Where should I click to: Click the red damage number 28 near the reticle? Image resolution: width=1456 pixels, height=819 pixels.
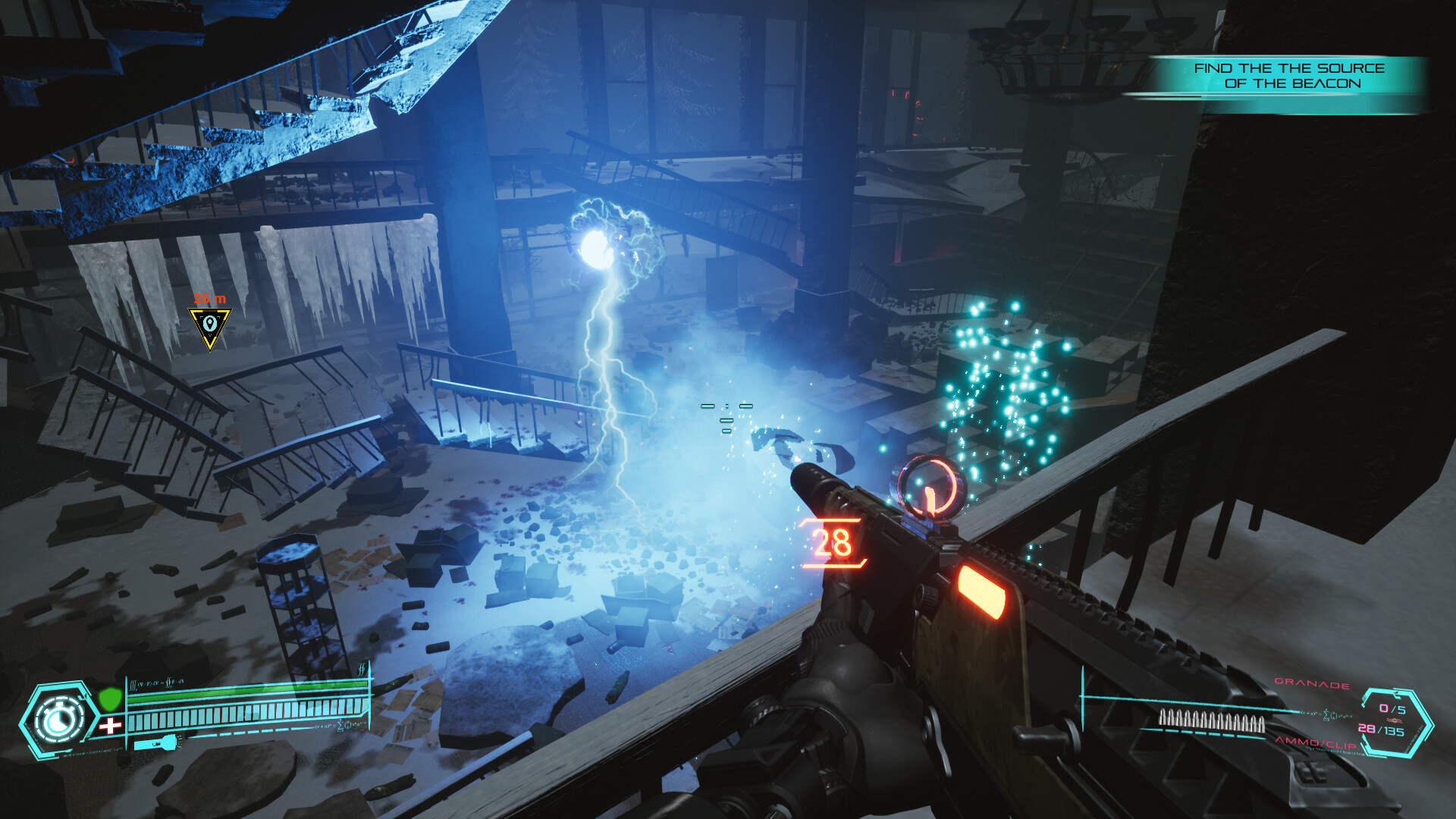click(x=833, y=541)
